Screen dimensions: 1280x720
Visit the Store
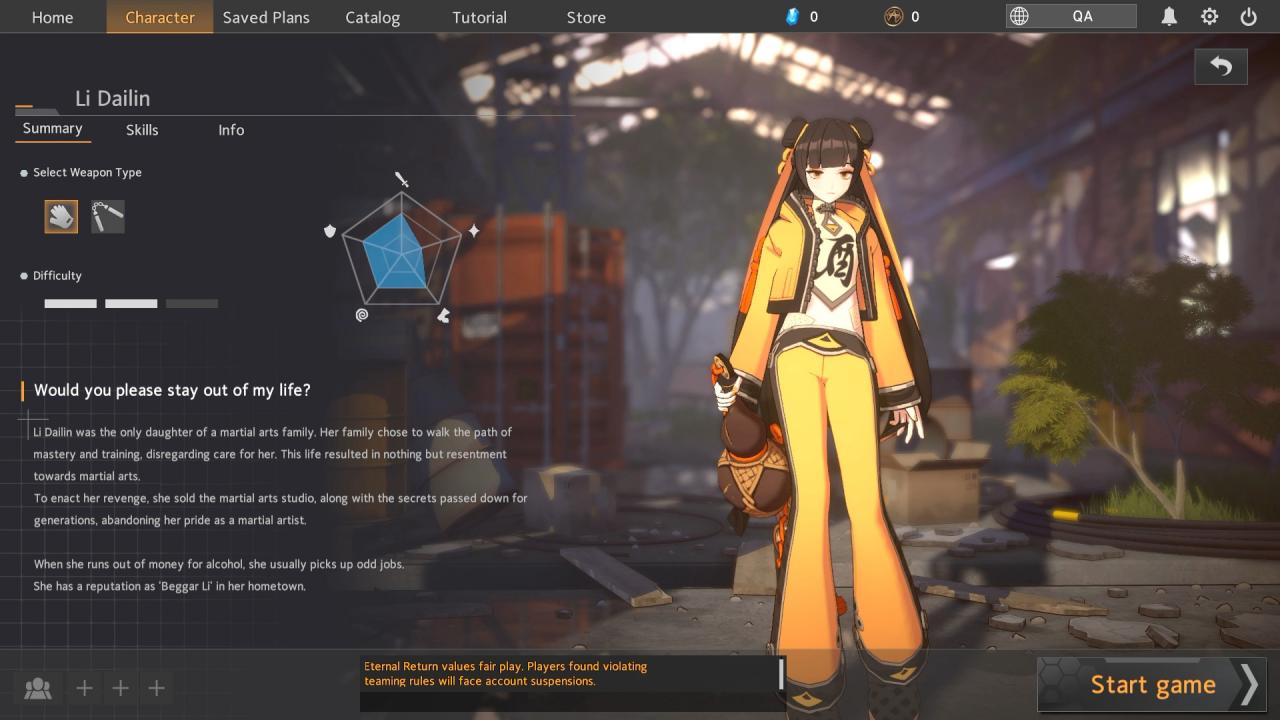[x=586, y=17]
